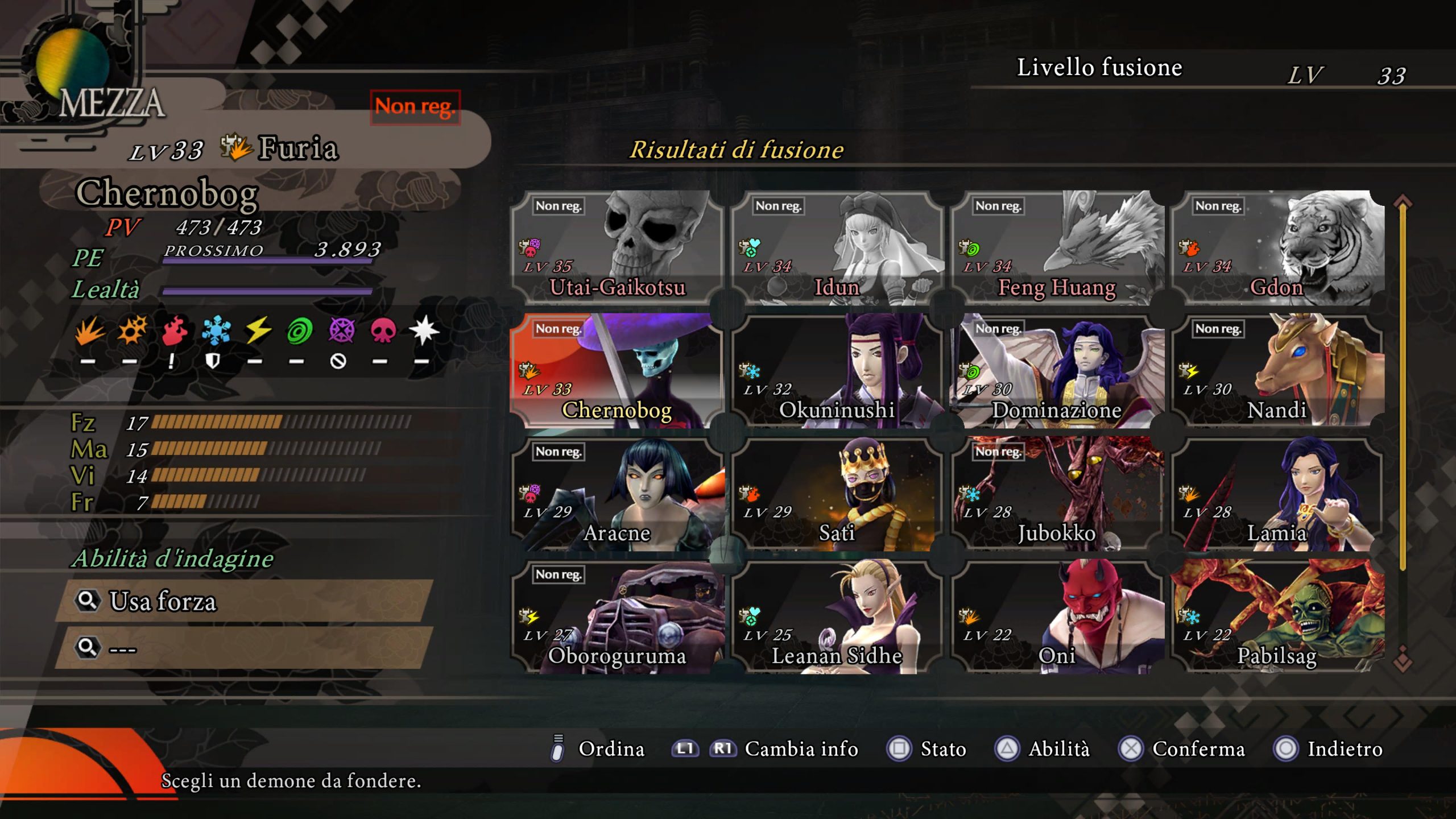Choose Sati from the list

pos(837,494)
